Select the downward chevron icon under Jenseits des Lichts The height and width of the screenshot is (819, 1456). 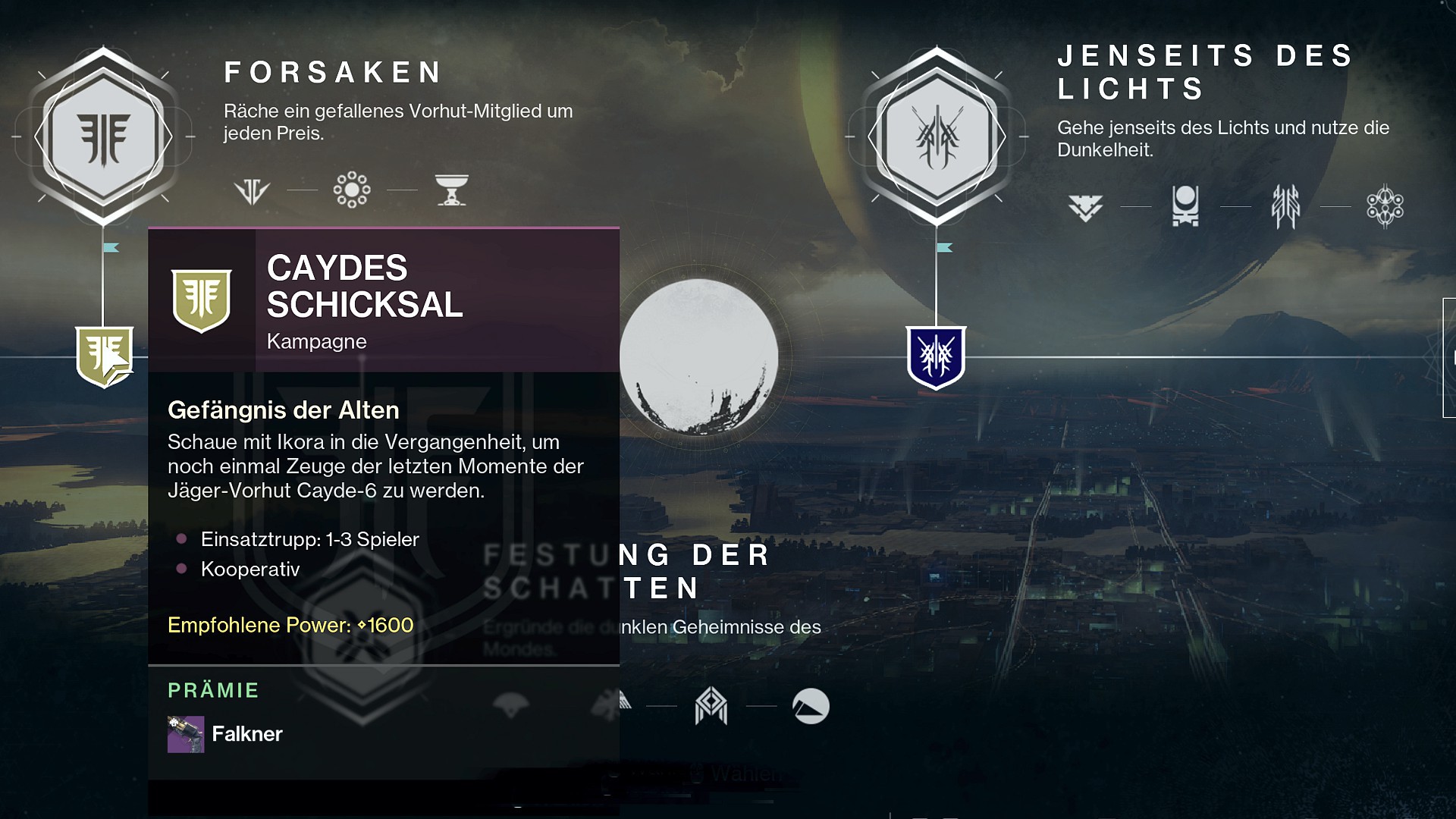1085,206
